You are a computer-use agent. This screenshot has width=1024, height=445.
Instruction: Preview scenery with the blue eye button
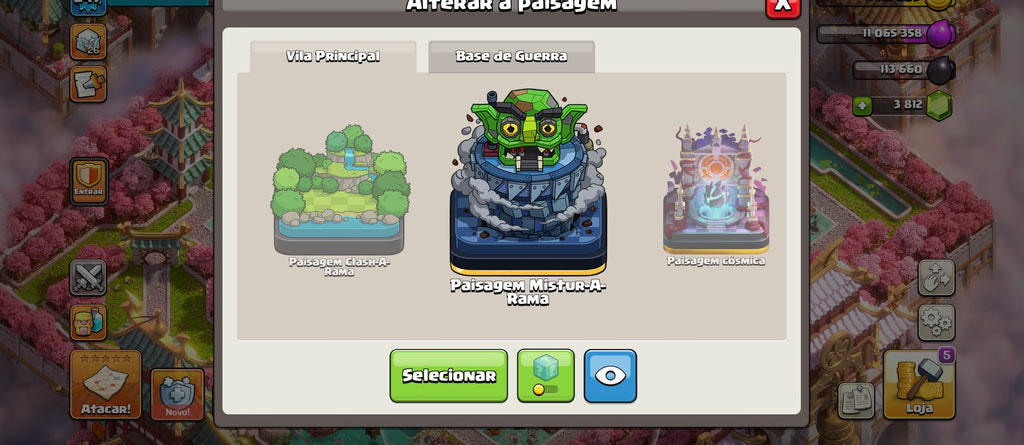tap(610, 375)
